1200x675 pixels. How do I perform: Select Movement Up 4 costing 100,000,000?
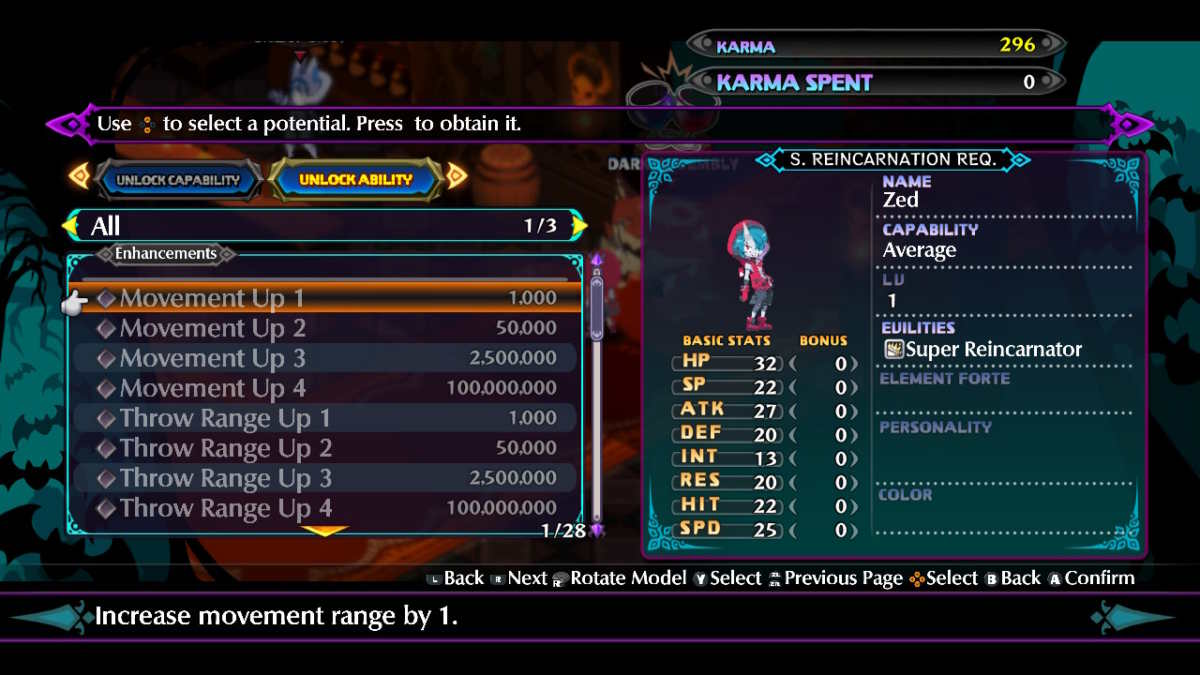coord(326,388)
